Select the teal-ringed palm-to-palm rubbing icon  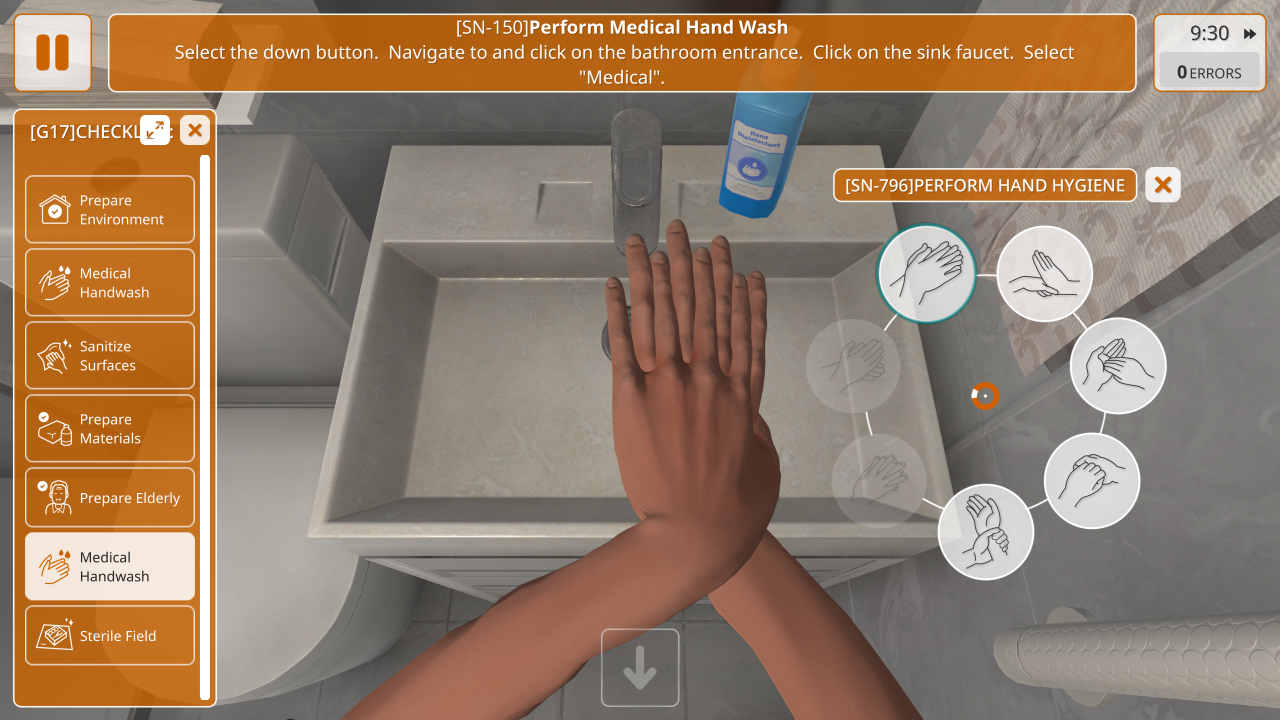(926, 273)
